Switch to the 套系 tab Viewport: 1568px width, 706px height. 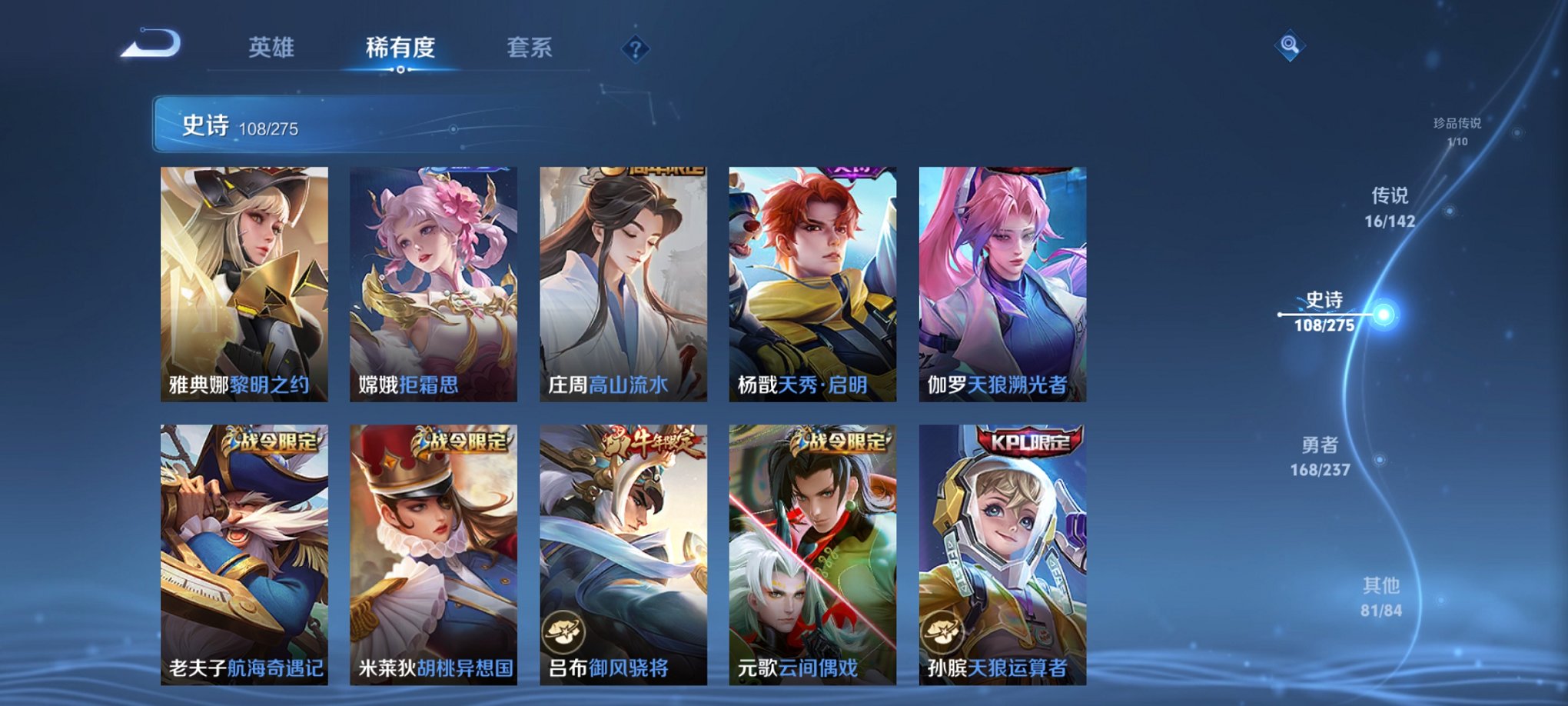pyautogui.click(x=530, y=48)
